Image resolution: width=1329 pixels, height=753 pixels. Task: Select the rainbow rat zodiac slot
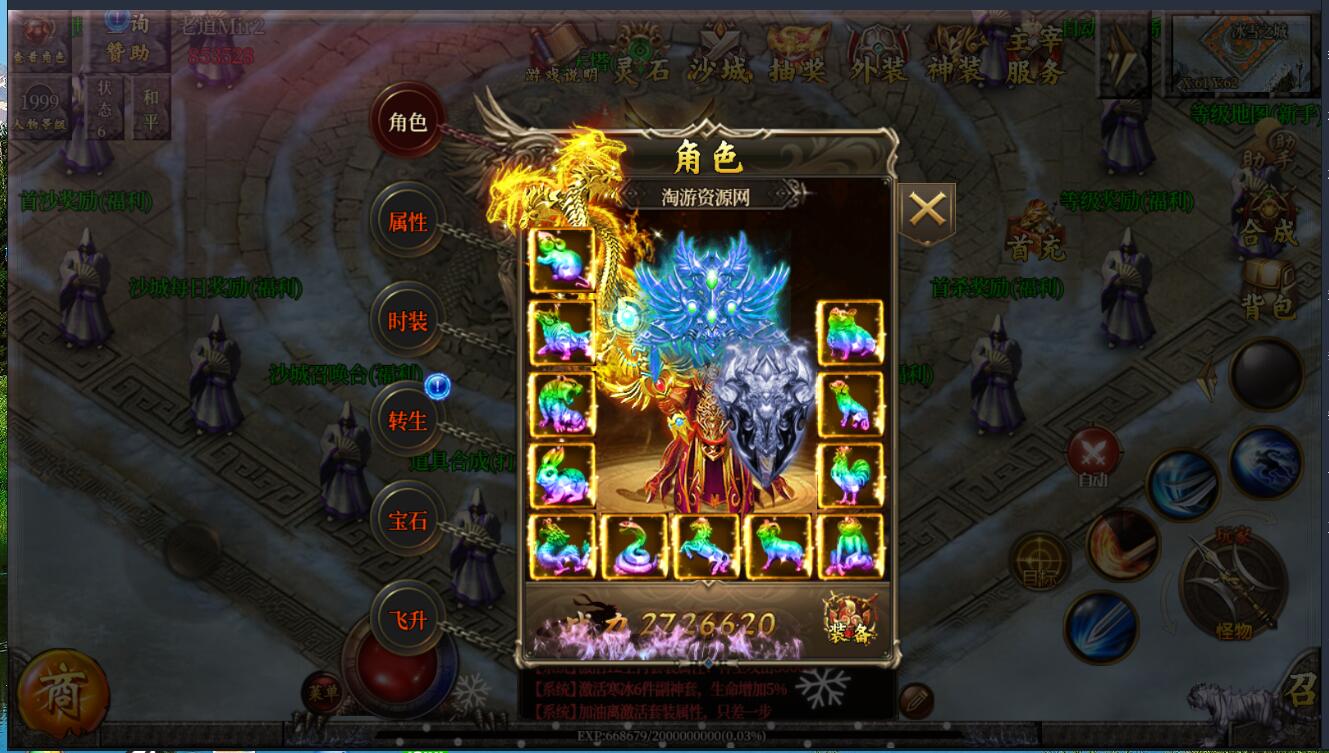(562, 260)
